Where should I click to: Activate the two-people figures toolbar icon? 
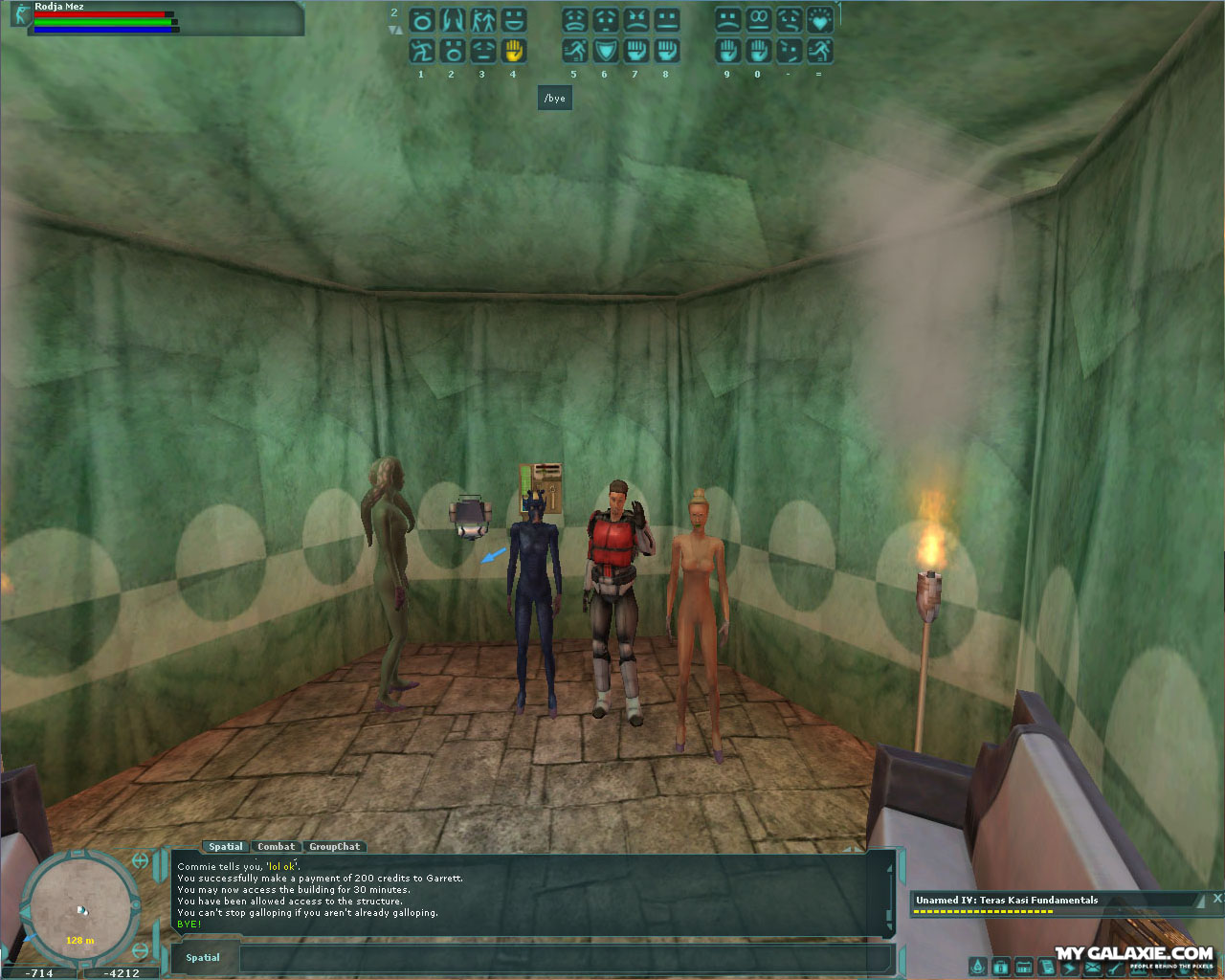pos(483,20)
